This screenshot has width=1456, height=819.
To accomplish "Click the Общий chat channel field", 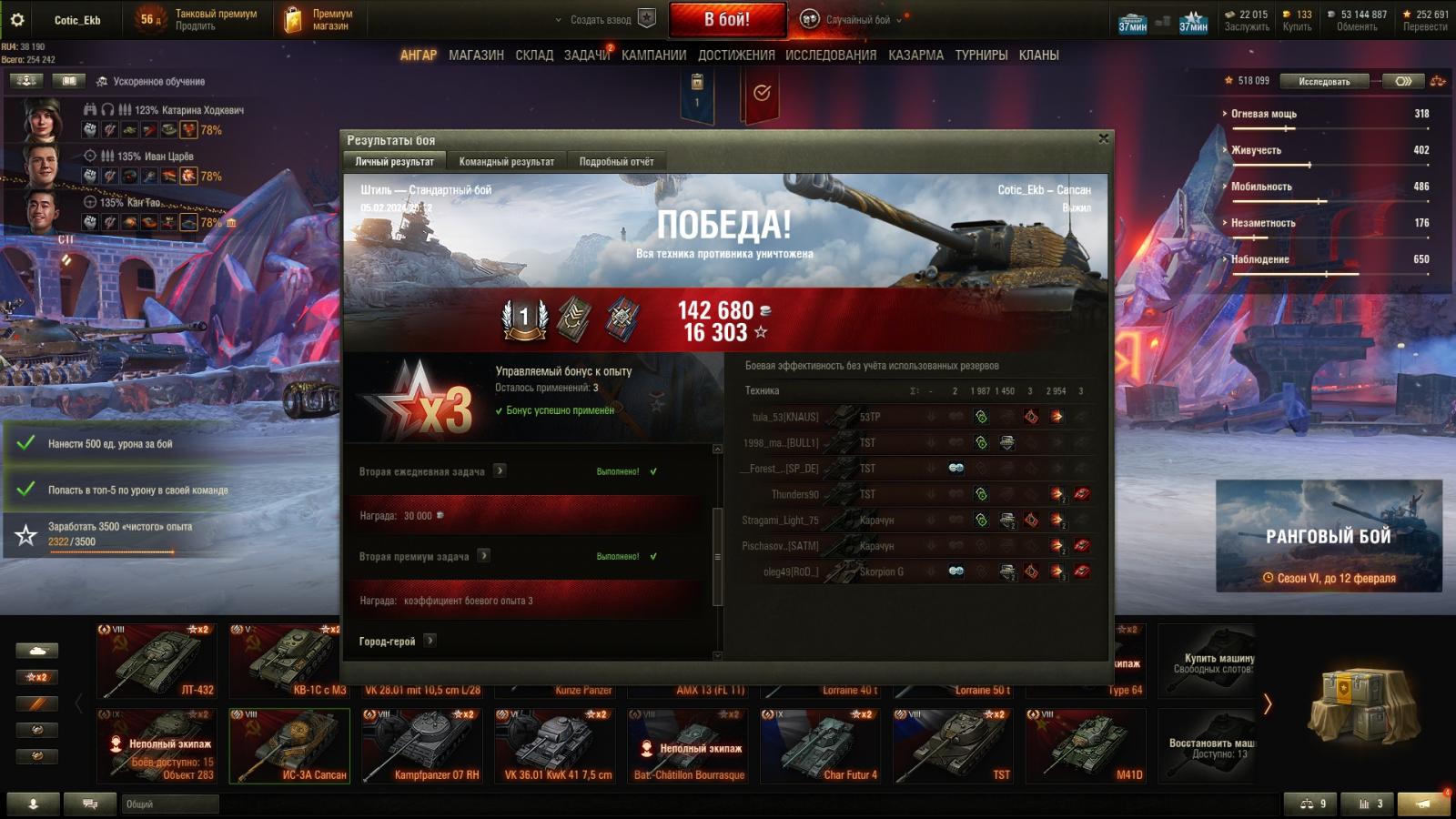I will [170, 804].
